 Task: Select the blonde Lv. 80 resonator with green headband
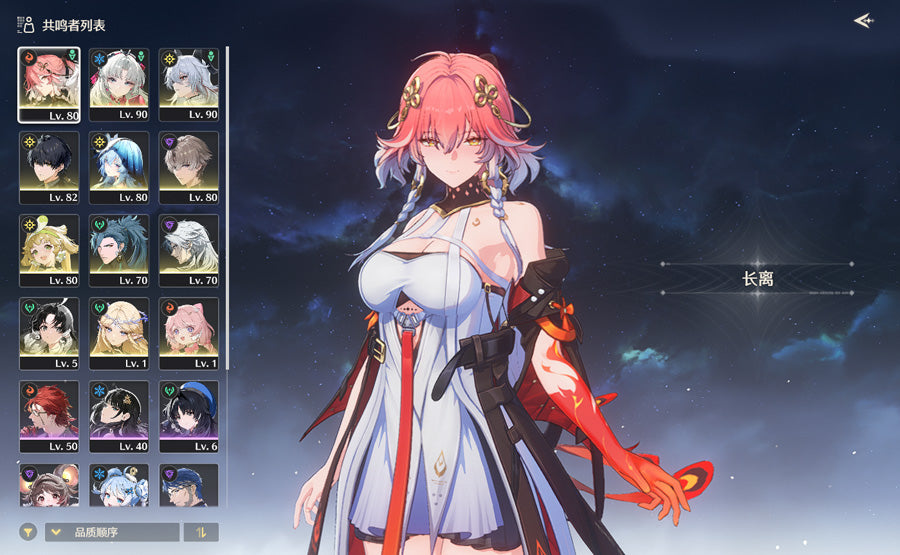click(49, 250)
